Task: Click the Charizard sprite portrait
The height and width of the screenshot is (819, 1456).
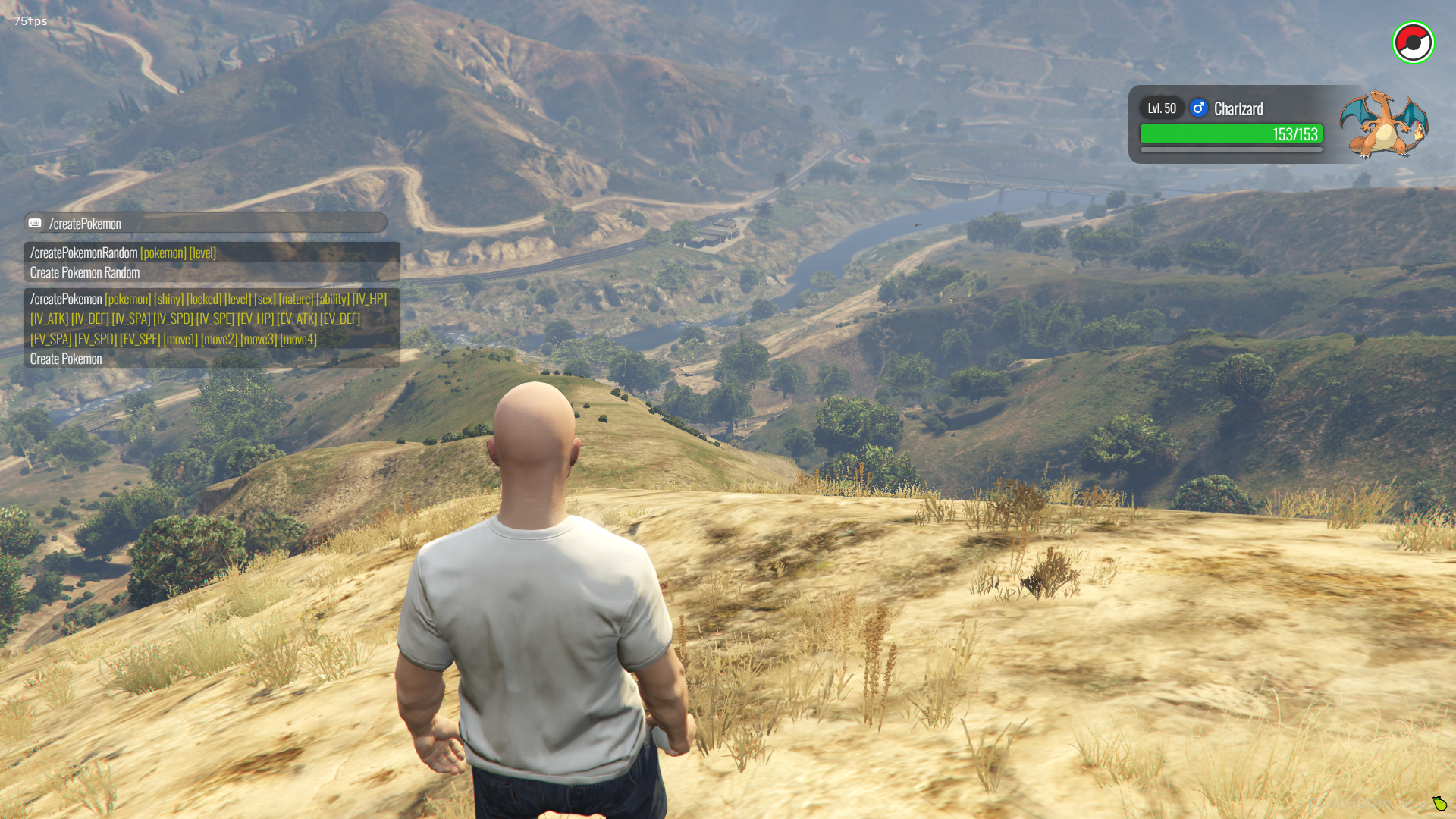Action: [x=1383, y=124]
